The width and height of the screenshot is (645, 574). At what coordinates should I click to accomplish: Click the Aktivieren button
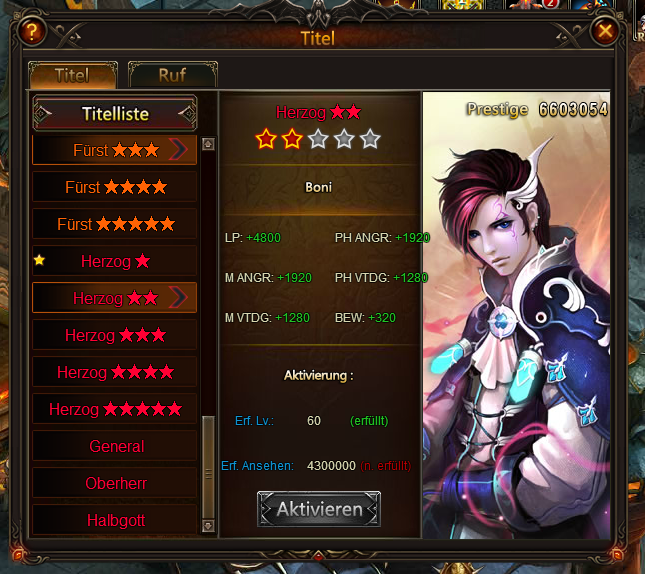pos(318,509)
